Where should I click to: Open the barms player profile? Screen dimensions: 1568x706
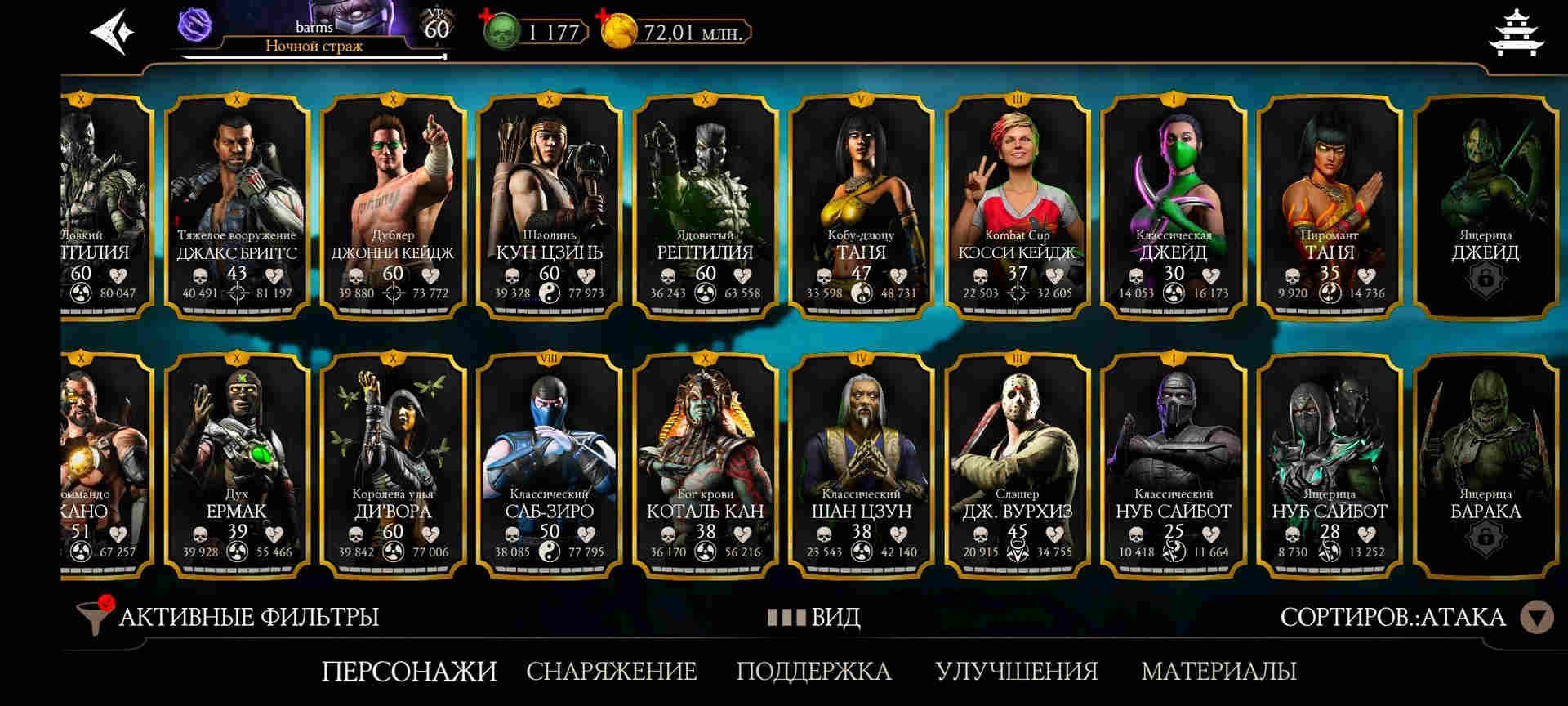pyautogui.click(x=314, y=33)
